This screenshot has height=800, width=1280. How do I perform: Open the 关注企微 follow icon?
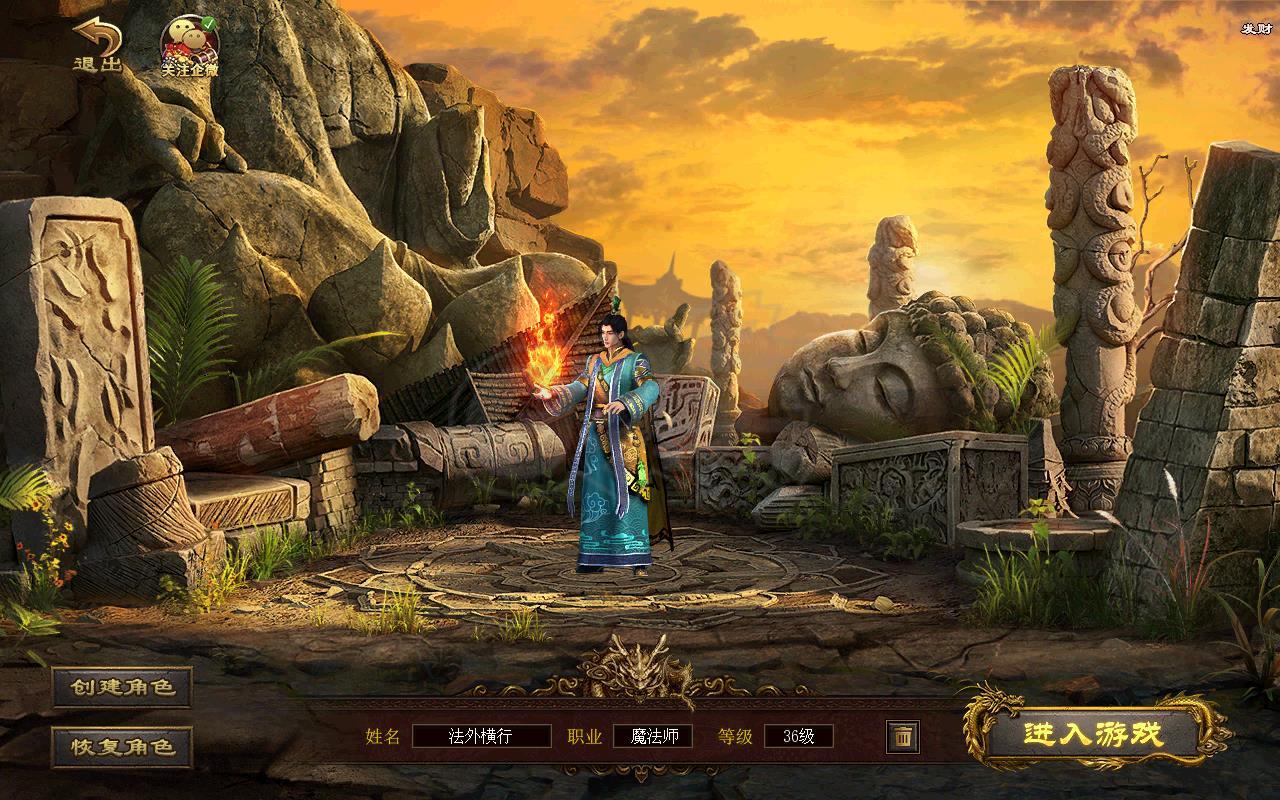(190, 46)
